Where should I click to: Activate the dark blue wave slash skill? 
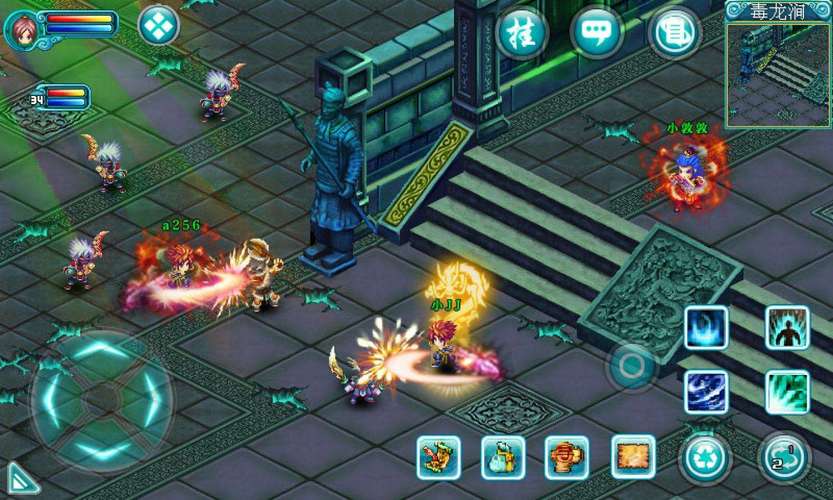(706, 392)
